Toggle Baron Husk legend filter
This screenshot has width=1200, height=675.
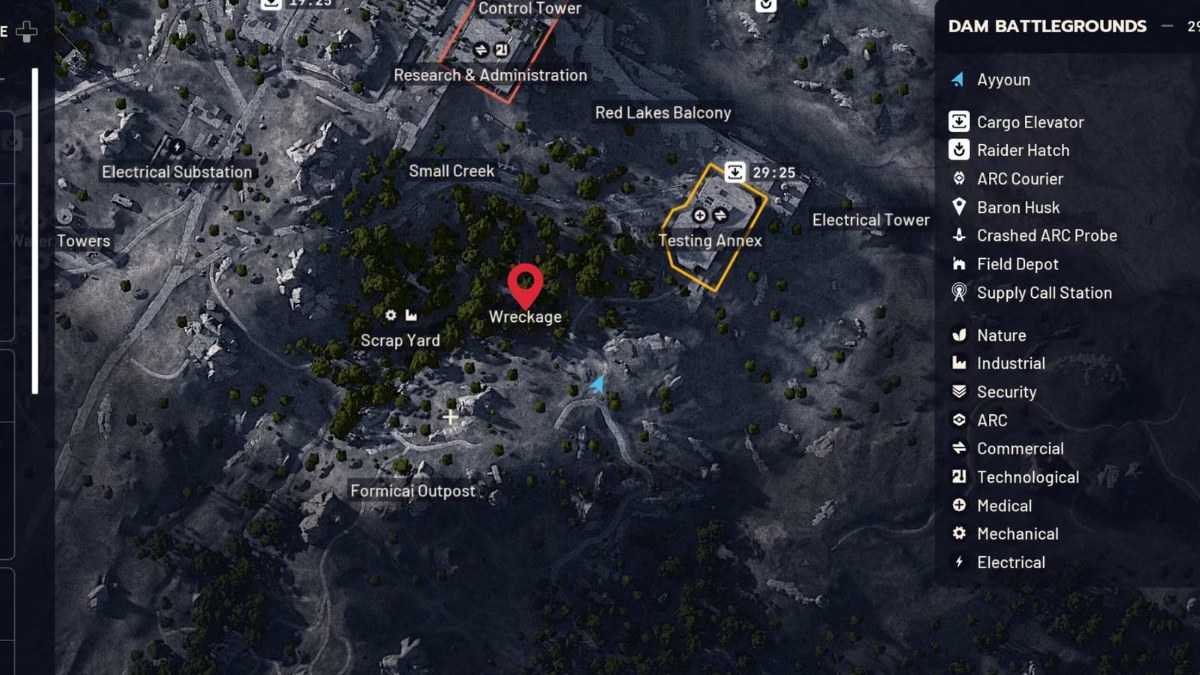[x=1017, y=207]
